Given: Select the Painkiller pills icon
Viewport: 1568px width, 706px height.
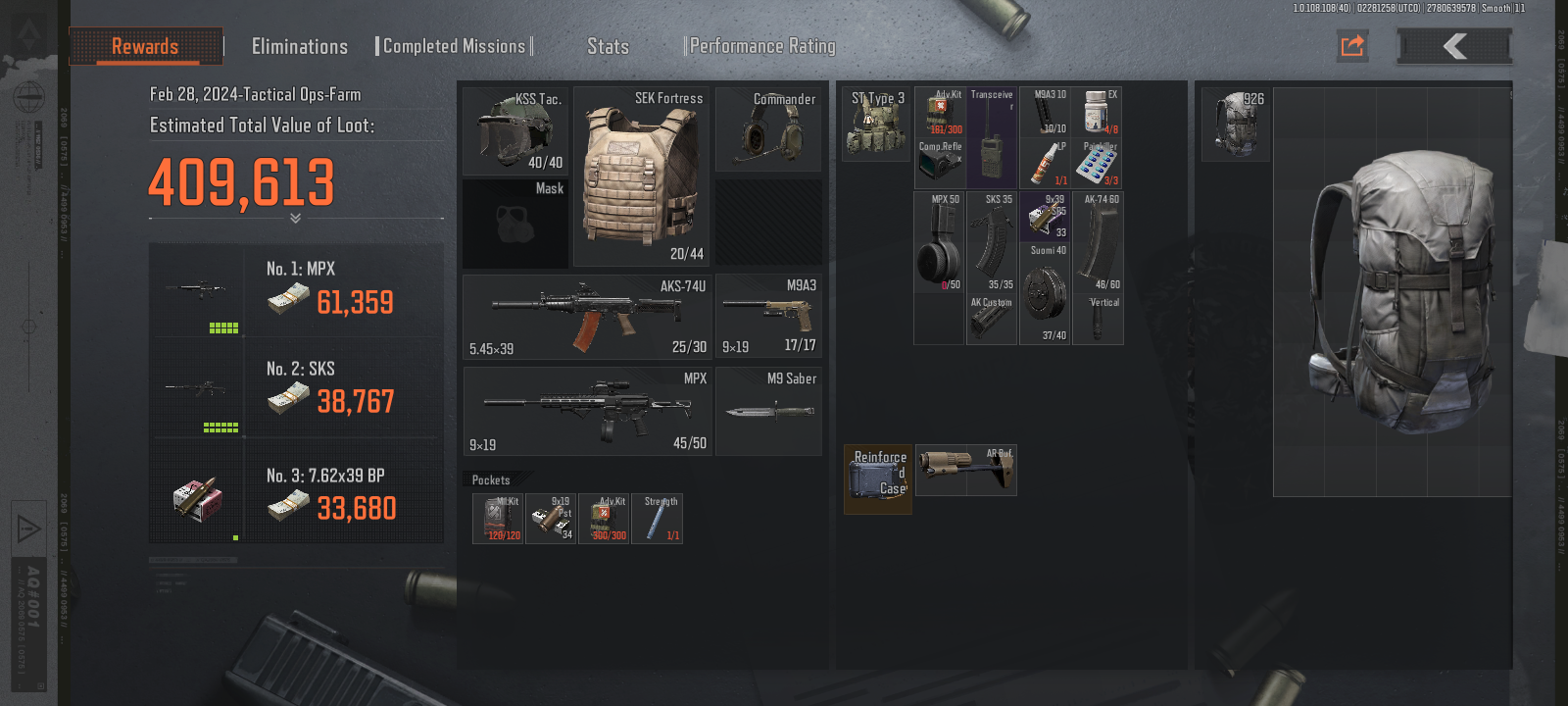Looking at the screenshot, I should pos(1099,164).
